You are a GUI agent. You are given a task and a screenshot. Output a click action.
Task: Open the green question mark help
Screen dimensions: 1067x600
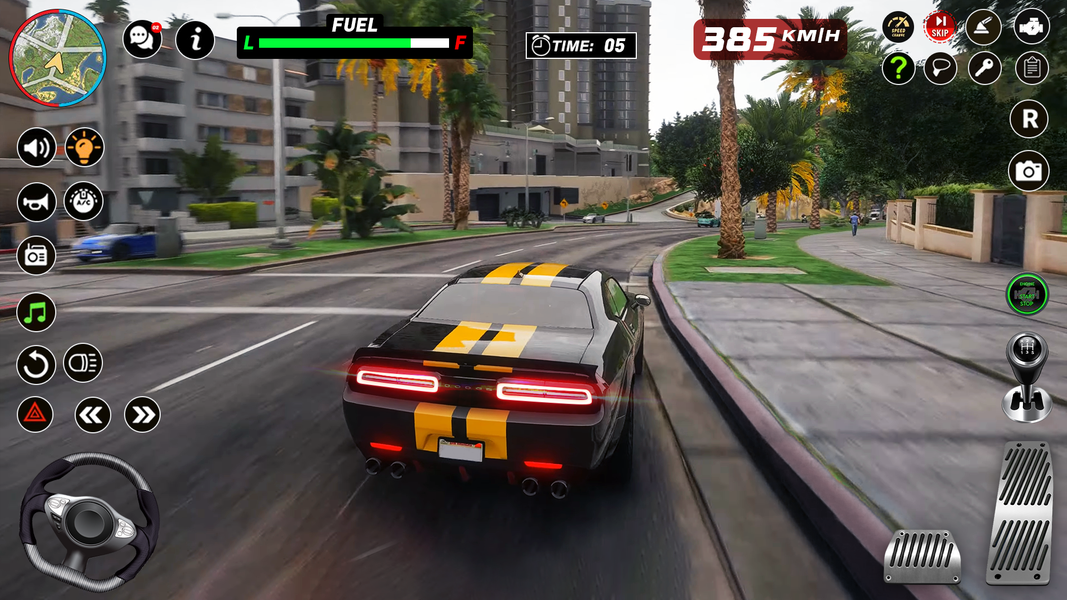[898, 68]
